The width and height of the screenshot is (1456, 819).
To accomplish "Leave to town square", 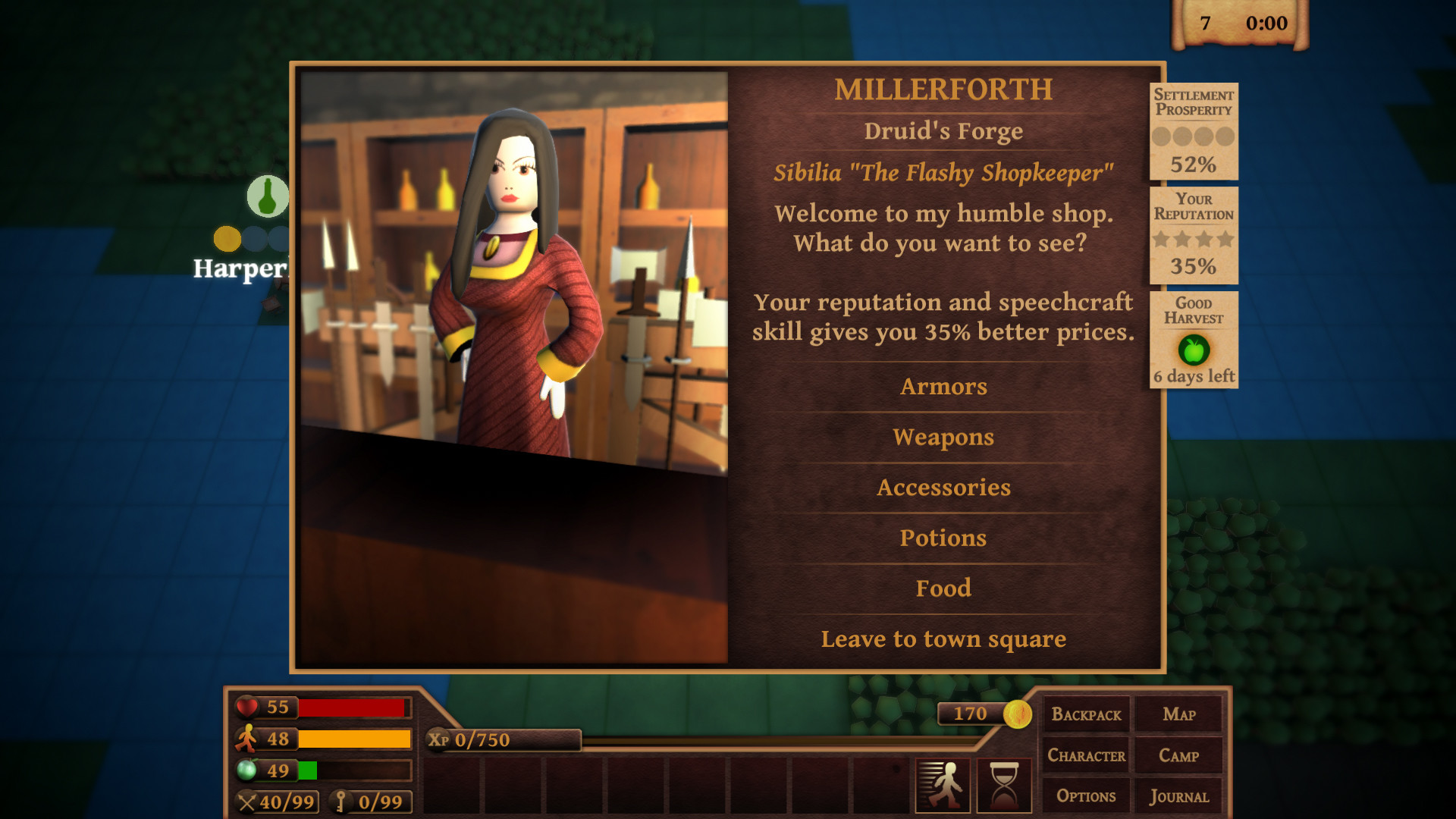I will (943, 639).
